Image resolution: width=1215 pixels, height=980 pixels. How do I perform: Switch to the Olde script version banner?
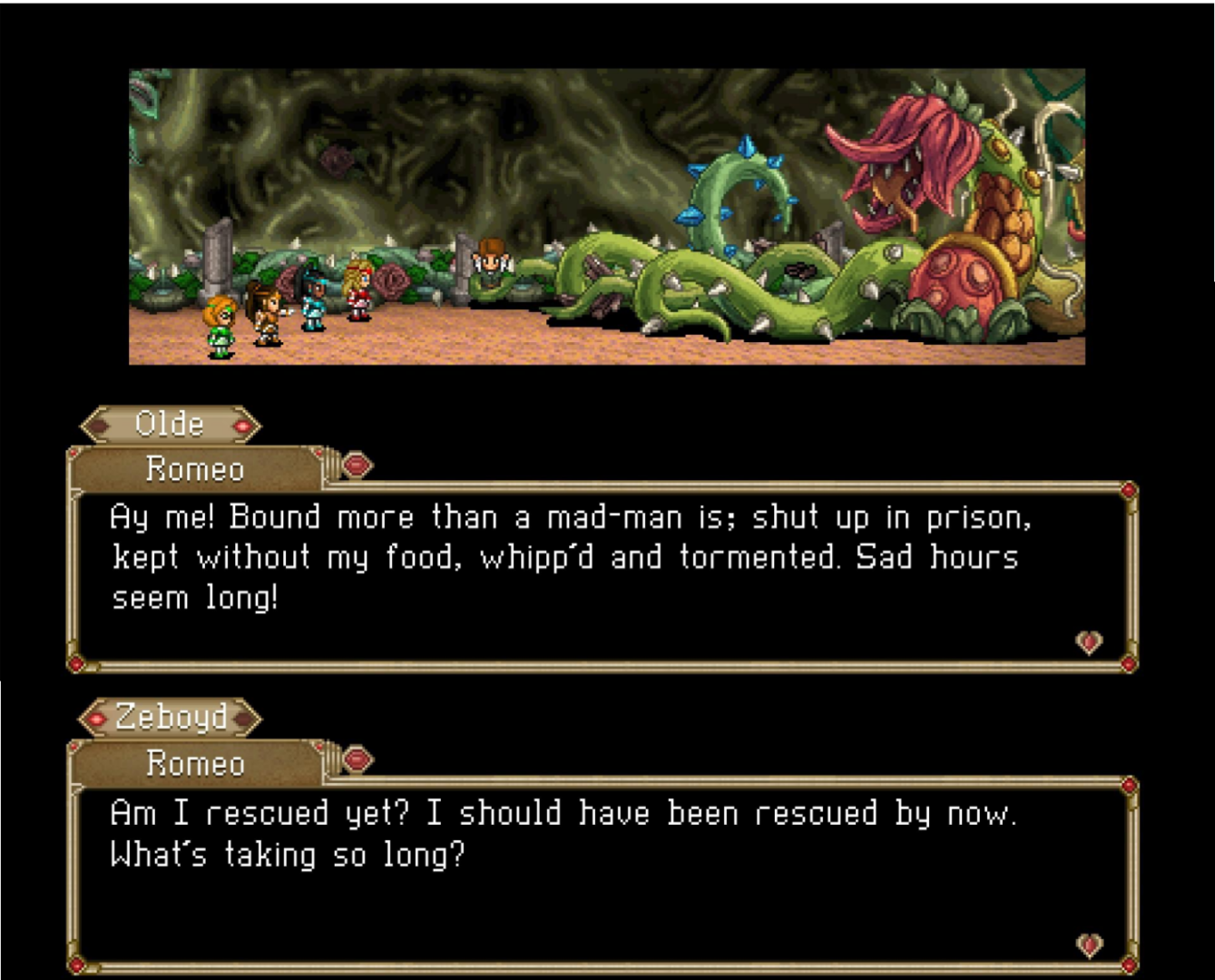171,424
